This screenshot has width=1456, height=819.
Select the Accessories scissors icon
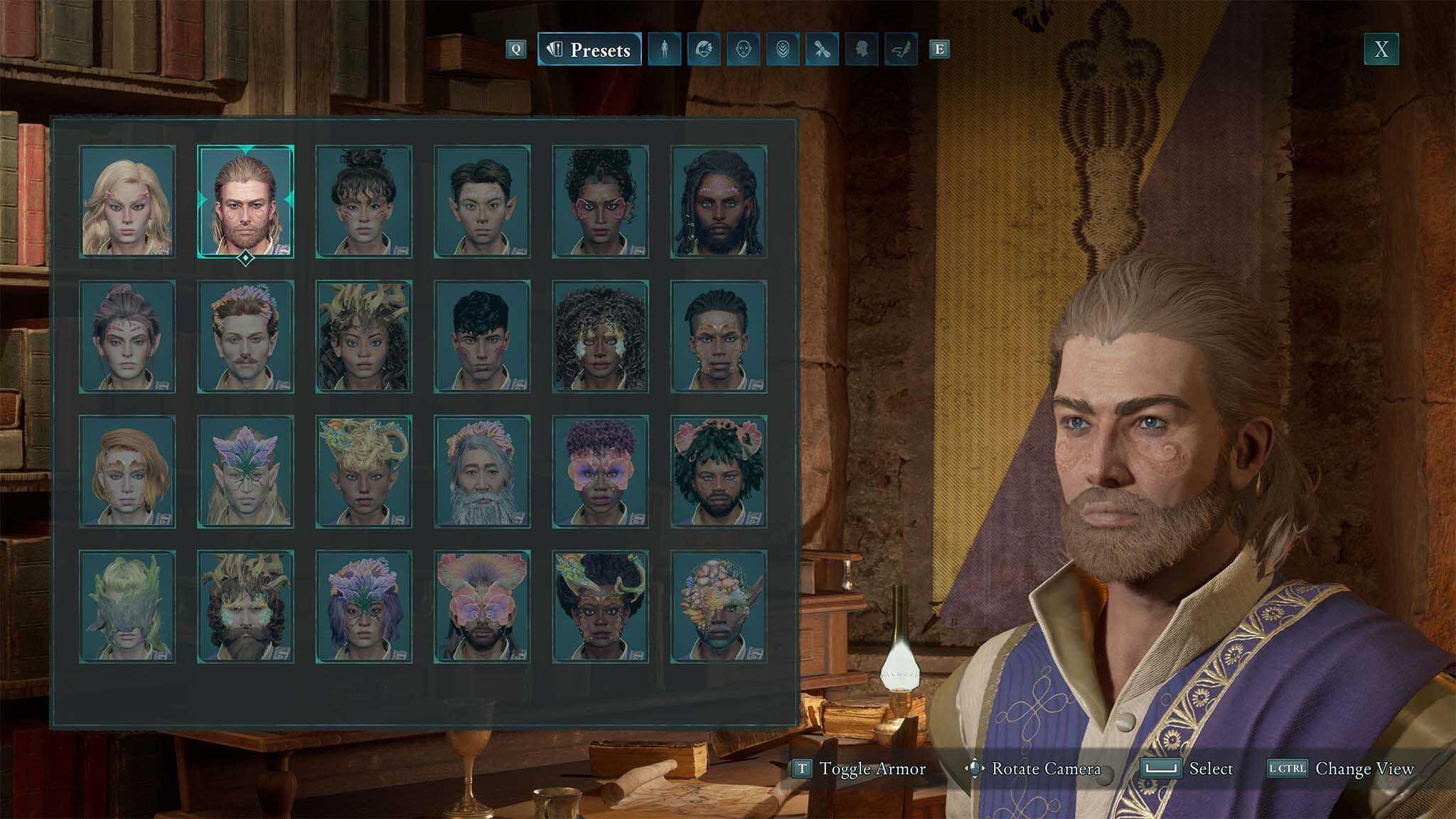(822, 50)
